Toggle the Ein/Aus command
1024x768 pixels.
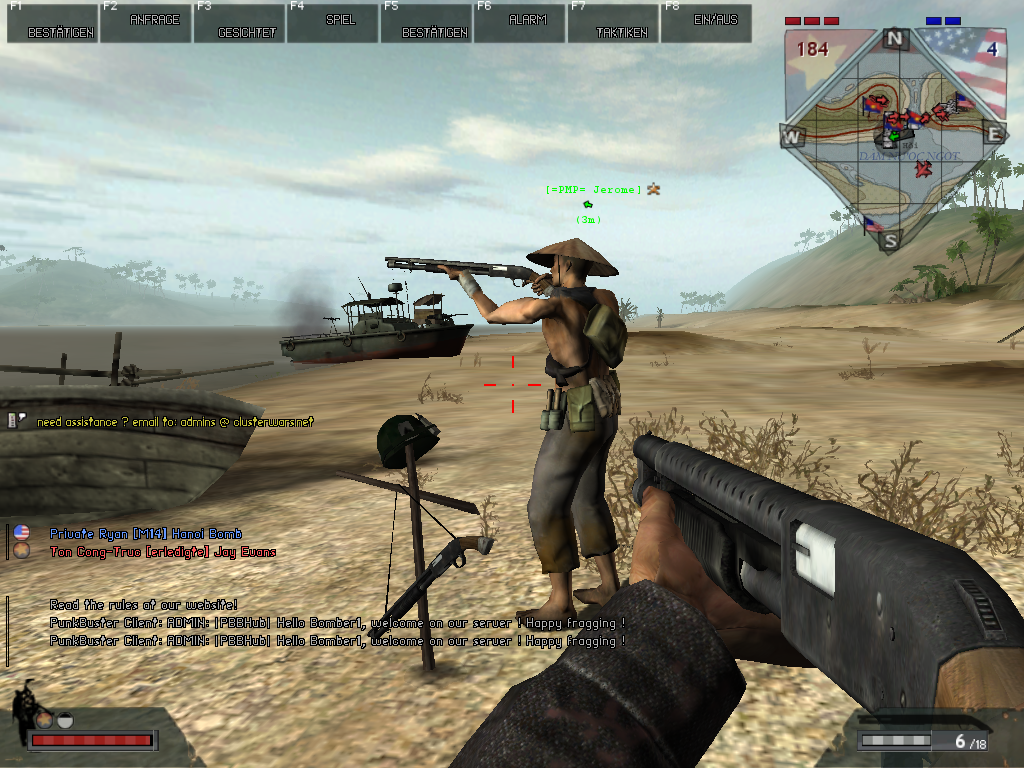click(706, 23)
